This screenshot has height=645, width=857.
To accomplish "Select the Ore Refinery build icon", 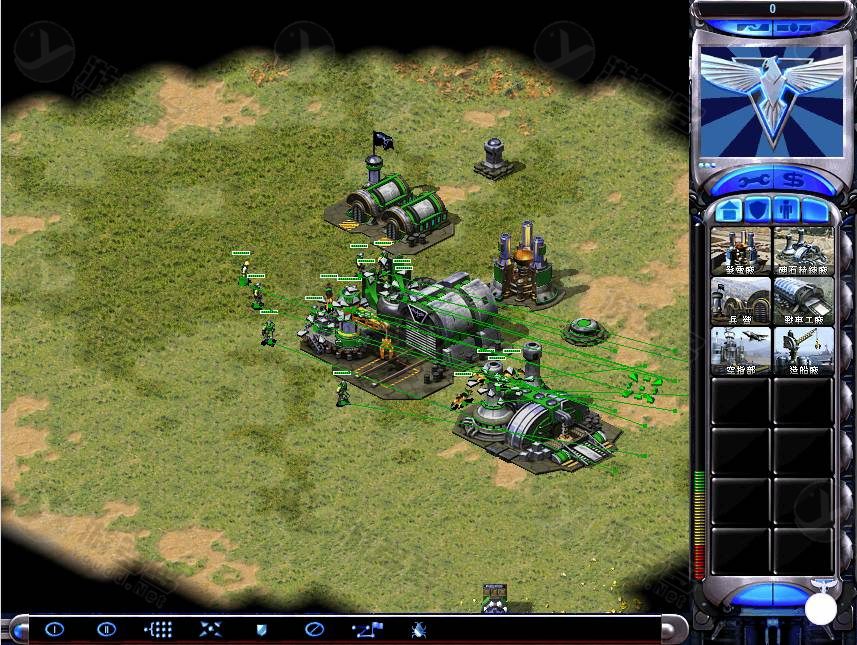I will click(803, 250).
